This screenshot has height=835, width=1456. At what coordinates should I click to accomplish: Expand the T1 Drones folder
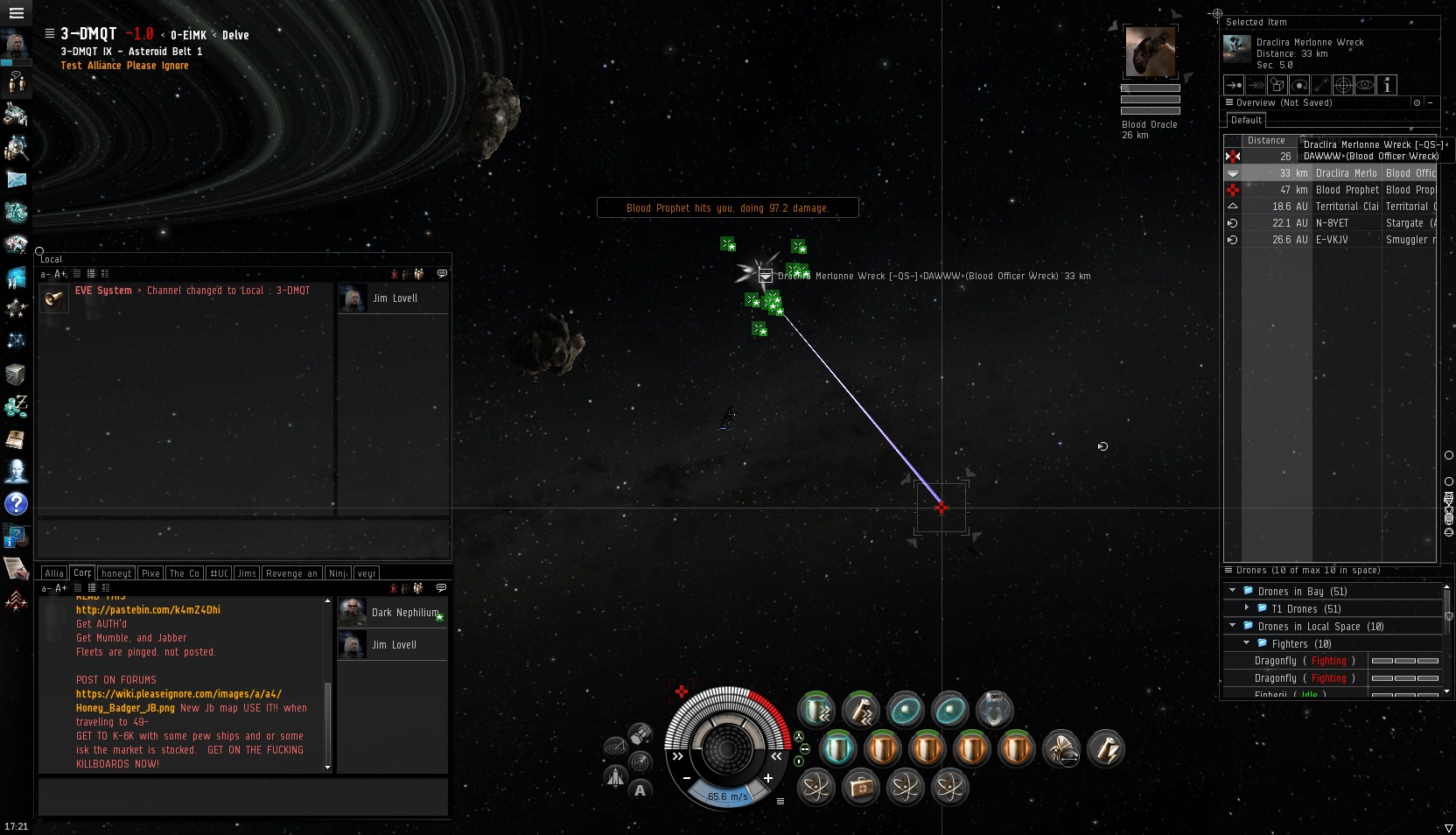[x=1247, y=608]
